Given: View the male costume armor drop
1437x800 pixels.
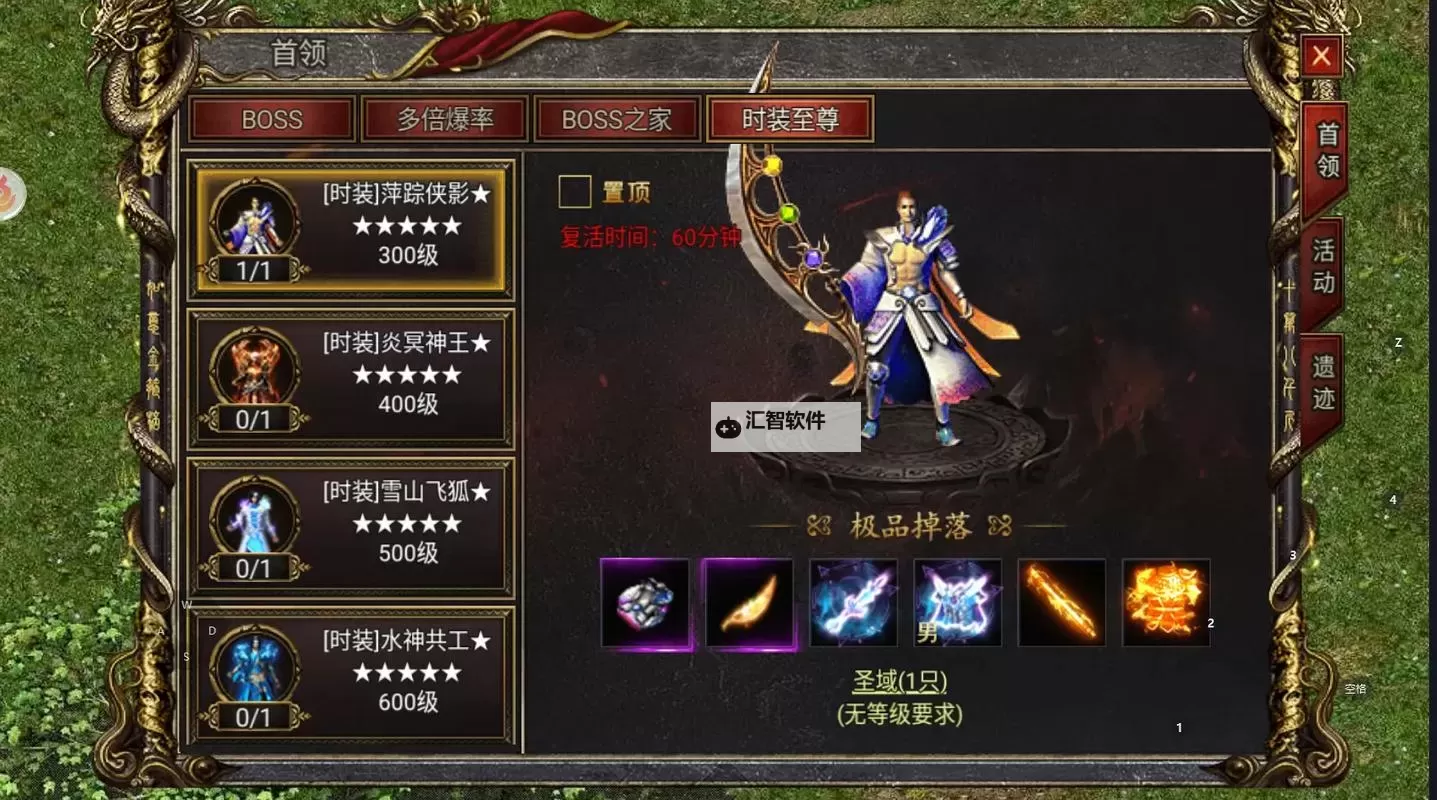Looking at the screenshot, I should coord(958,603).
